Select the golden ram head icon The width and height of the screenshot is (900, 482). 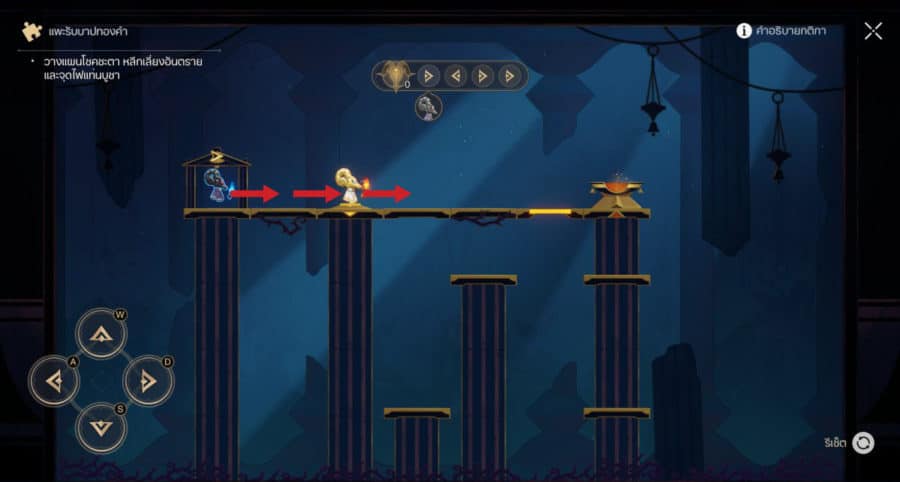(394, 76)
